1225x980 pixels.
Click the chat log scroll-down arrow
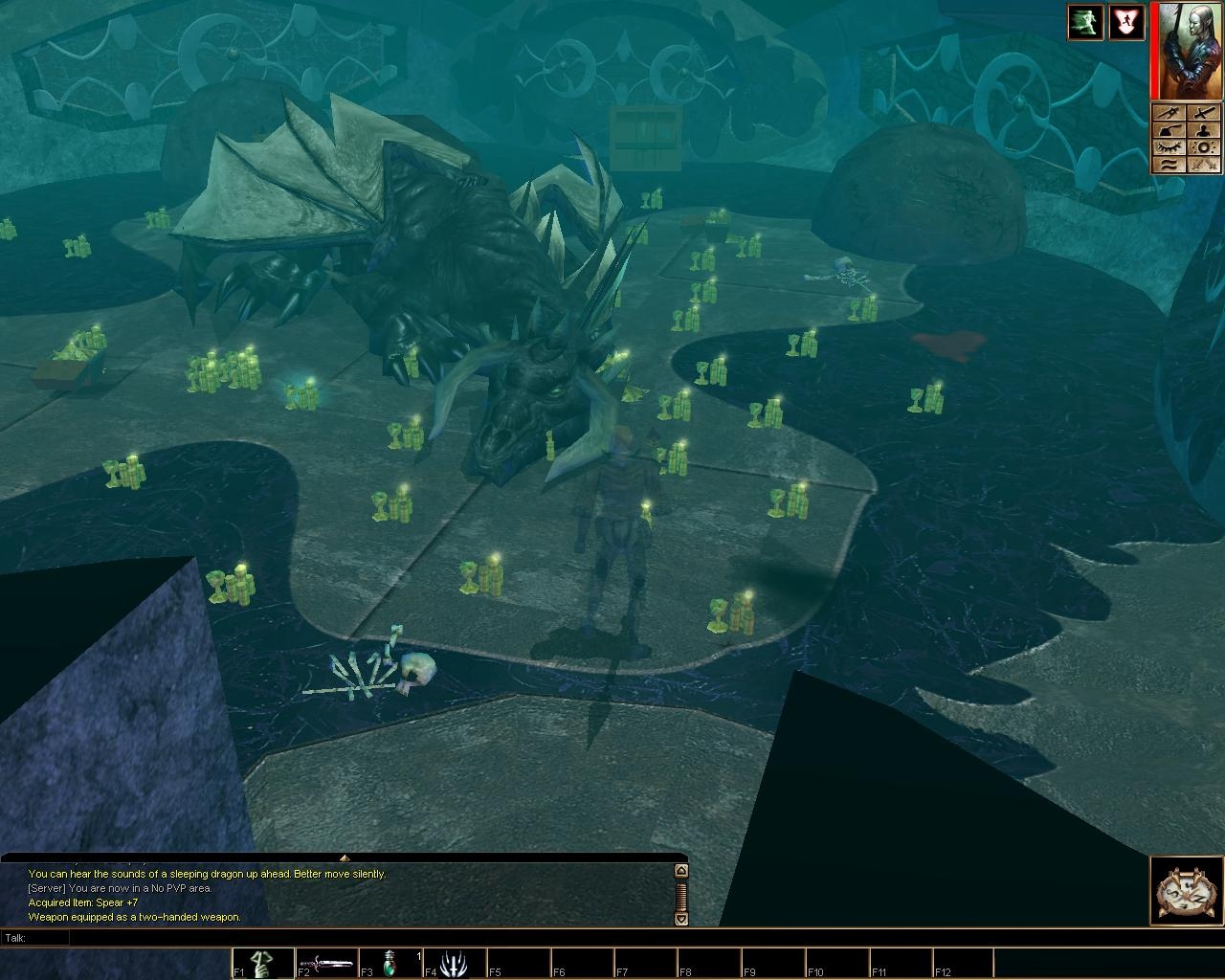click(681, 919)
